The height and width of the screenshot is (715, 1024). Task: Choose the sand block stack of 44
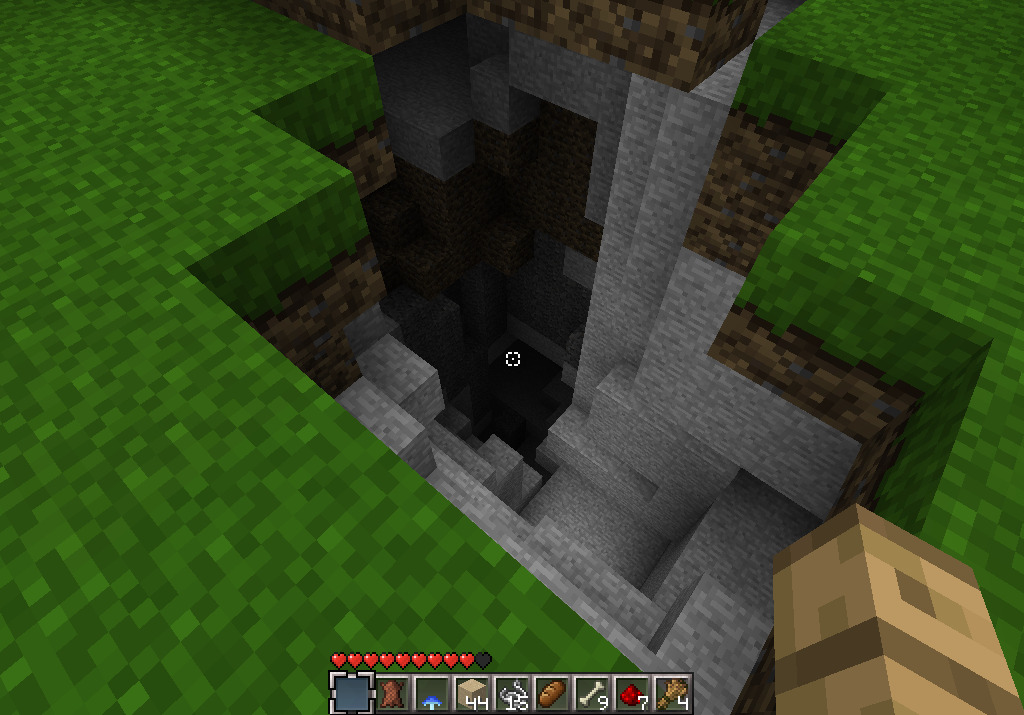tap(471, 693)
